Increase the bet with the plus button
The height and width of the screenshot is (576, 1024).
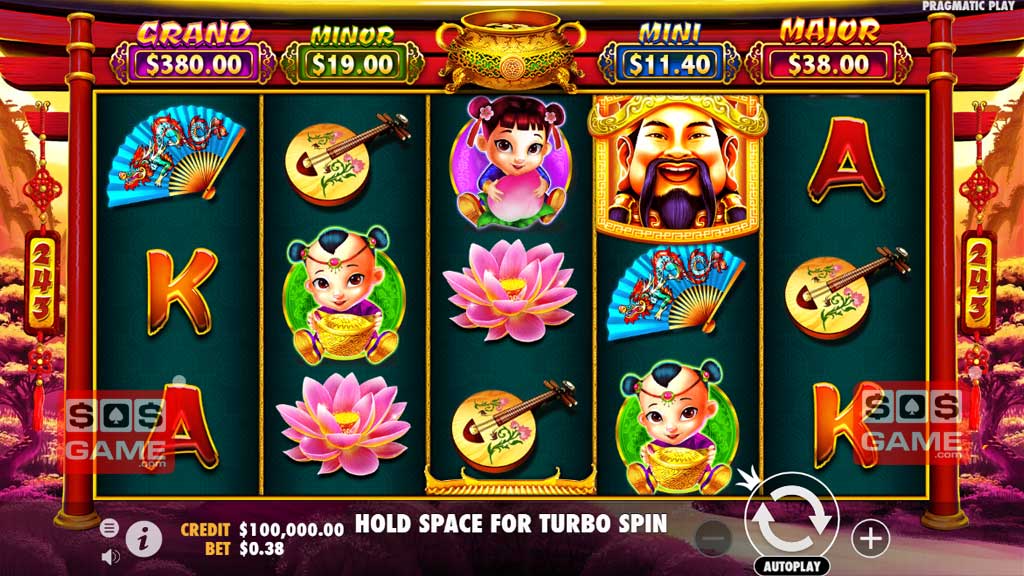(870, 538)
